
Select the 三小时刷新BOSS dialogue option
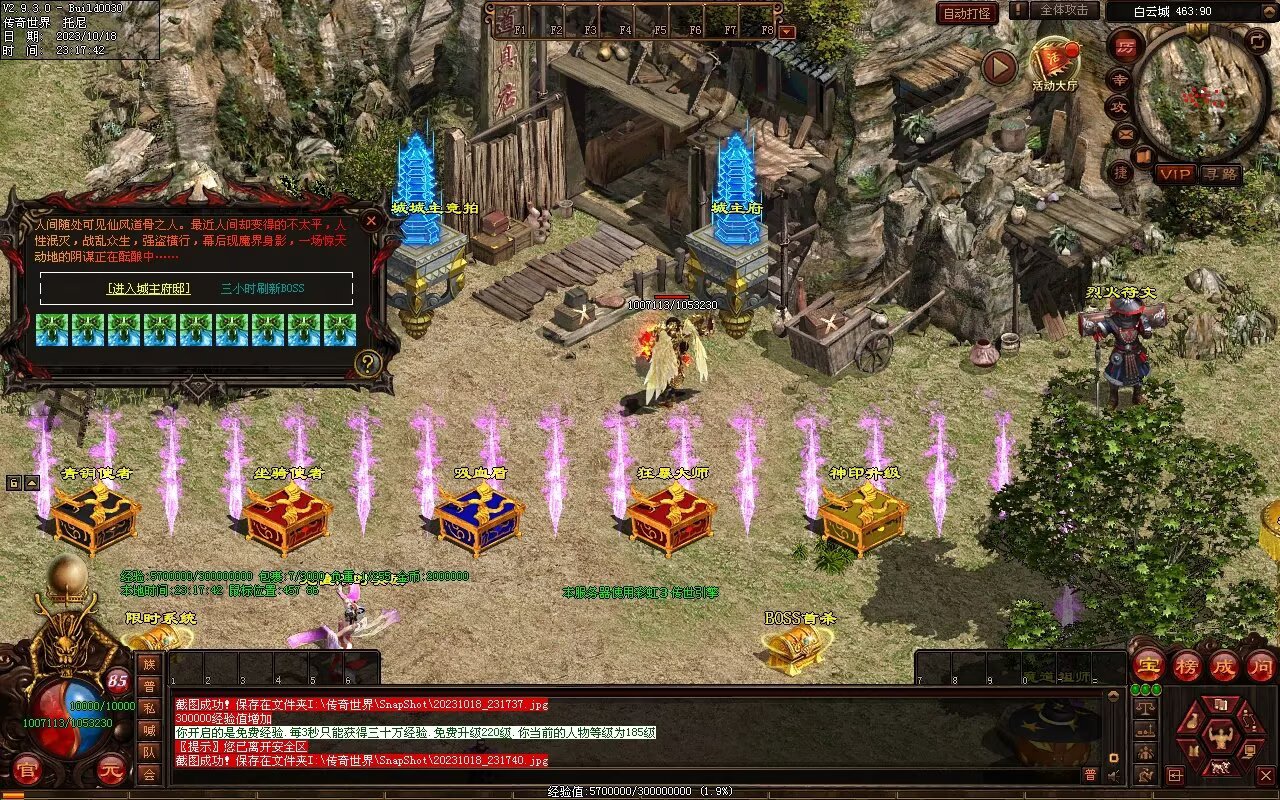click(263, 288)
